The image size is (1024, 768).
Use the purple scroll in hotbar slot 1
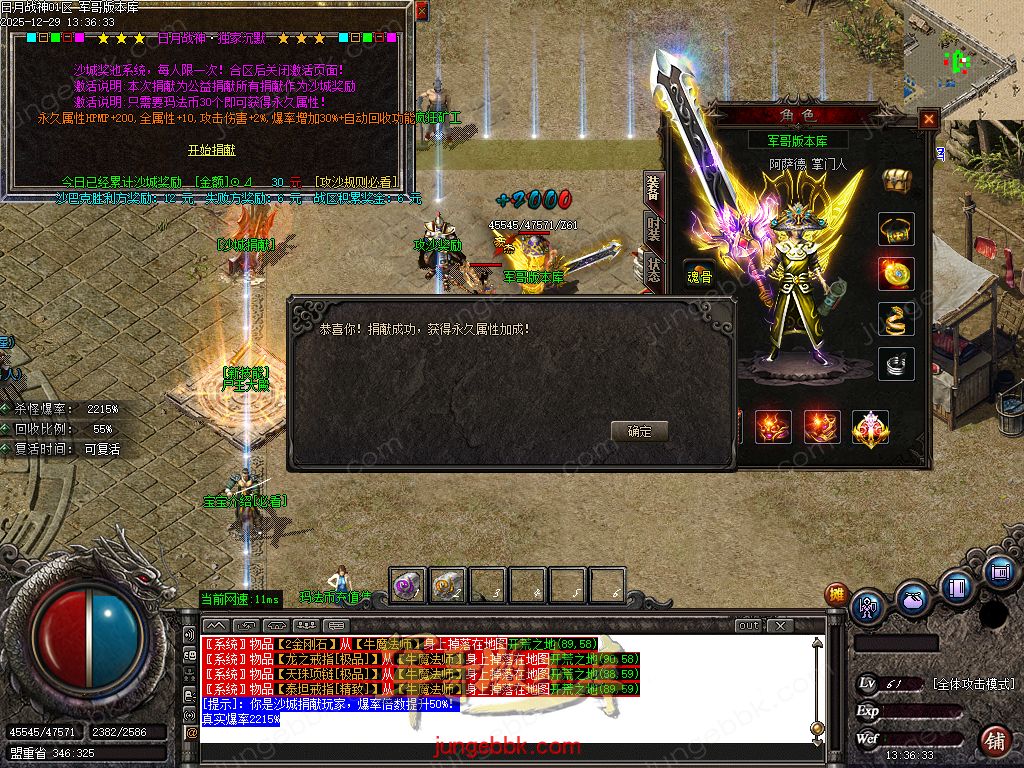(x=406, y=585)
